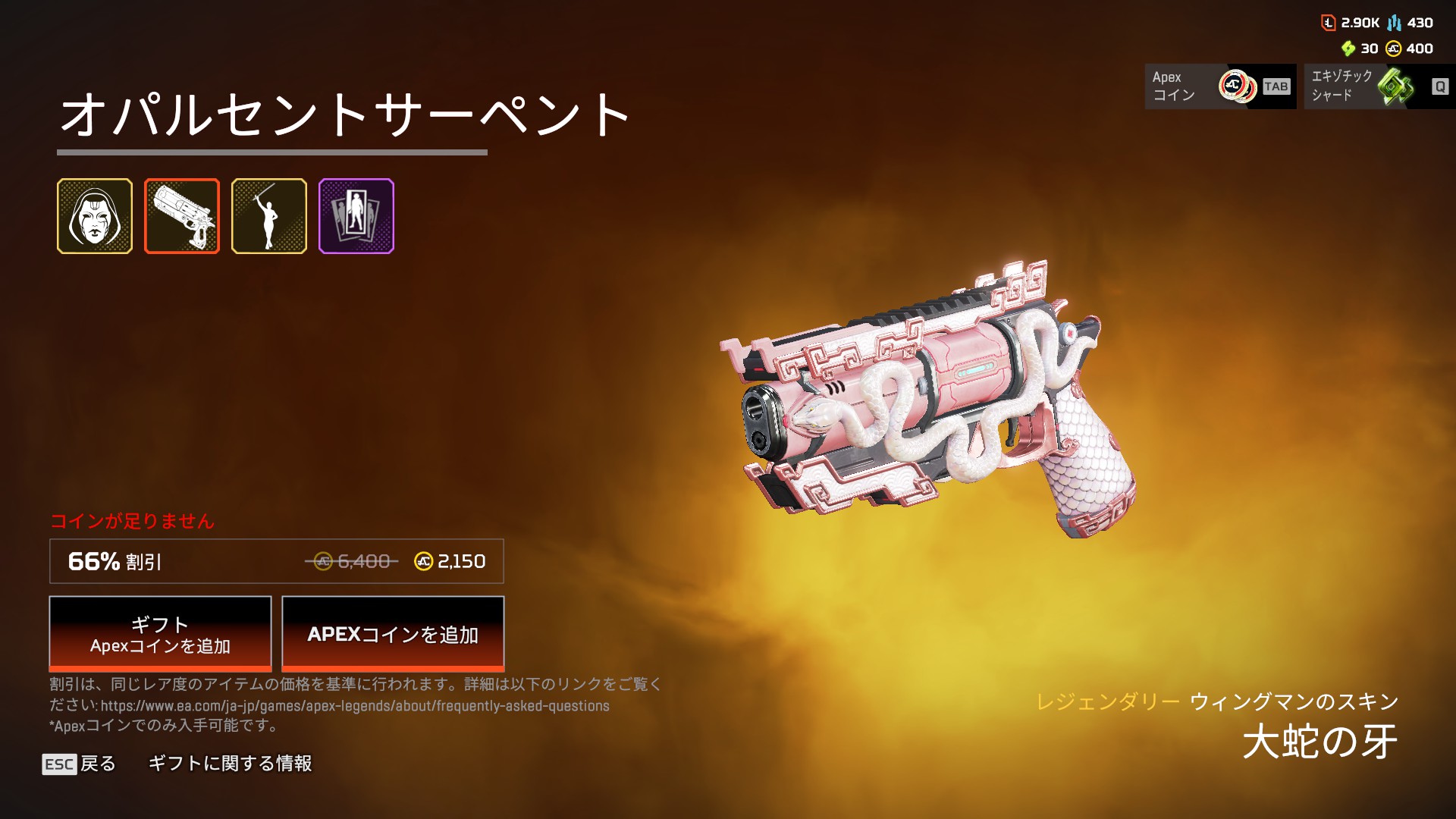Open the Apex コイン currency panel
This screenshot has width=1456, height=819.
tap(1220, 86)
